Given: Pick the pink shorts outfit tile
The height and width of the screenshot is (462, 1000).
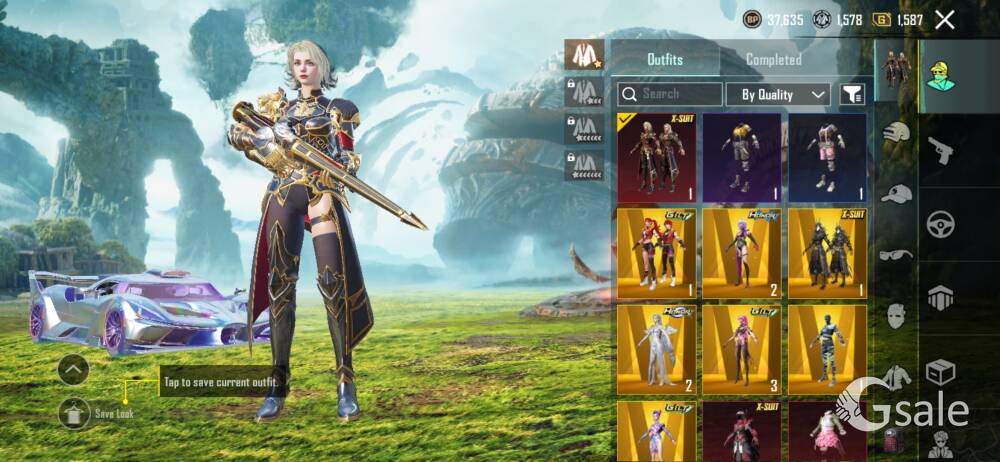Looking at the screenshot, I should tap(826, 158).
